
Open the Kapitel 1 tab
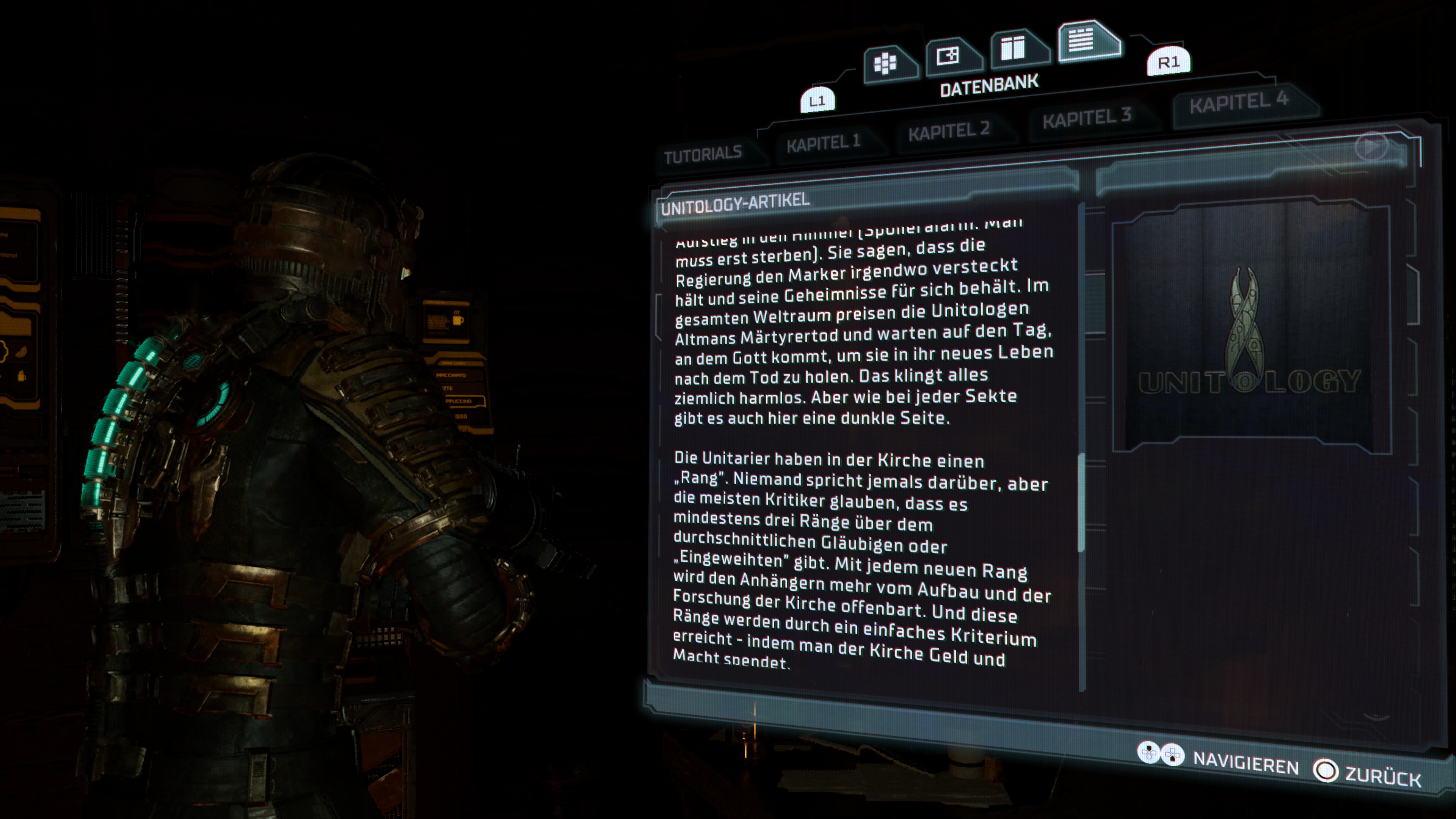(823, 143)
